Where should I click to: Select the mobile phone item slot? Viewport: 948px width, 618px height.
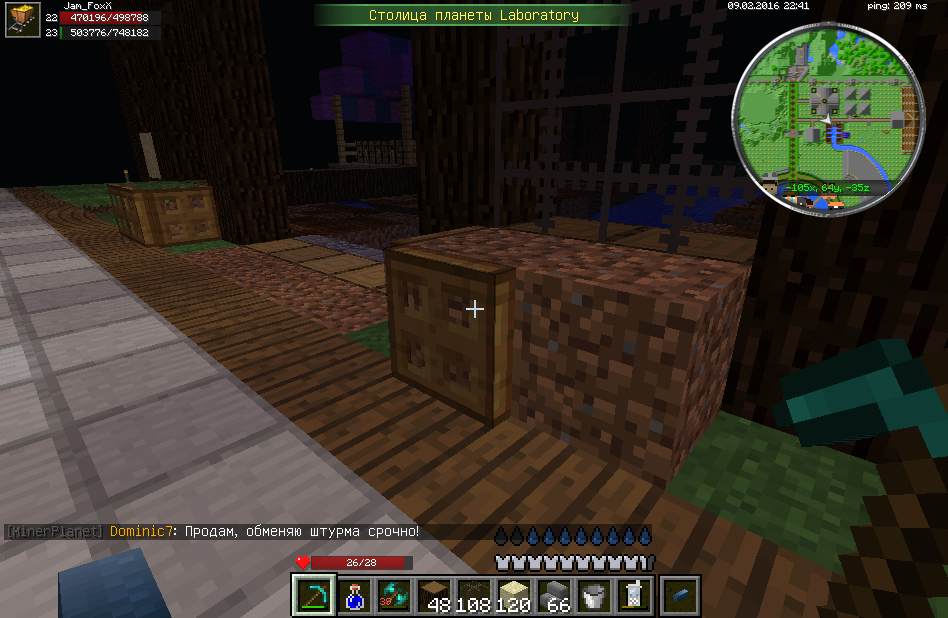point(633,595)
